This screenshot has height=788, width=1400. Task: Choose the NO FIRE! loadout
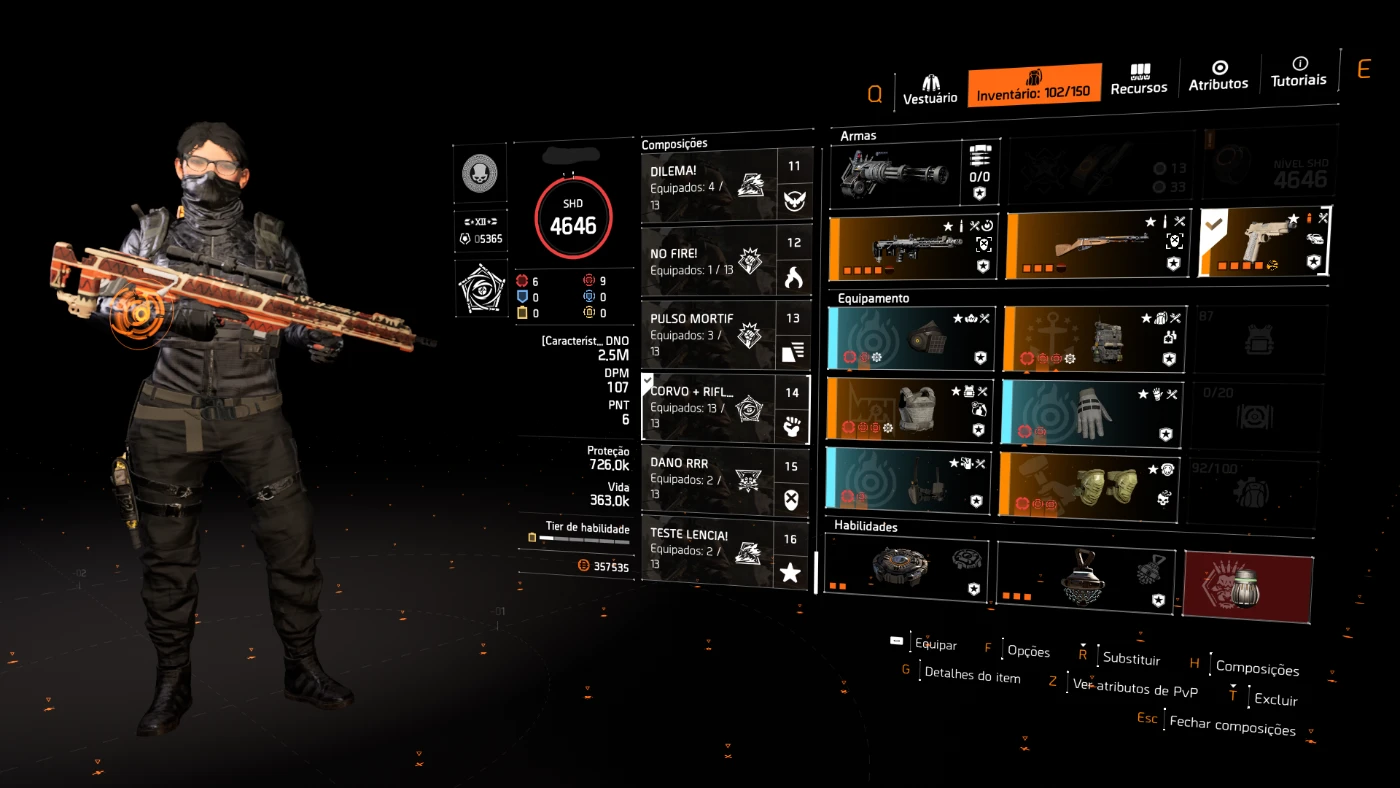click(x=708, y=261)
